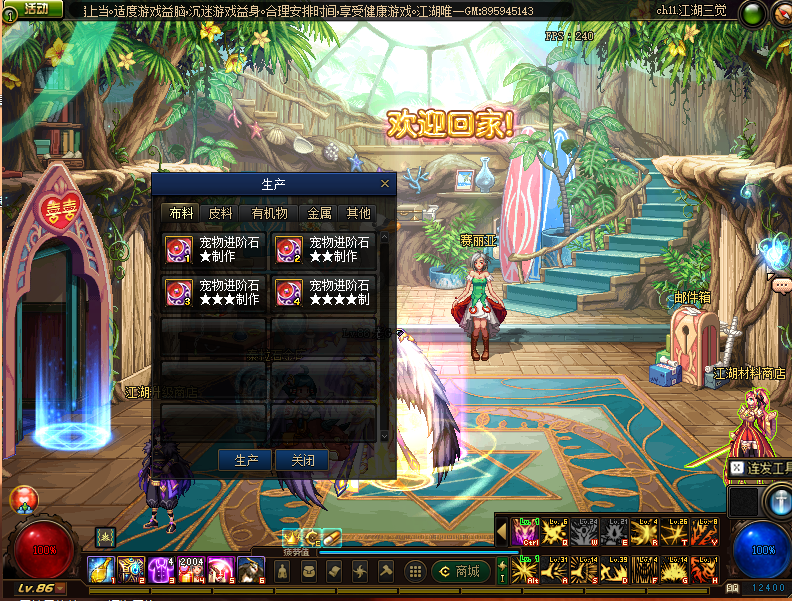The width and height of the screenshot is (792, 601).
Task: Pick the three-star 宠物进阶石 recipe
Action: [214, 292]
